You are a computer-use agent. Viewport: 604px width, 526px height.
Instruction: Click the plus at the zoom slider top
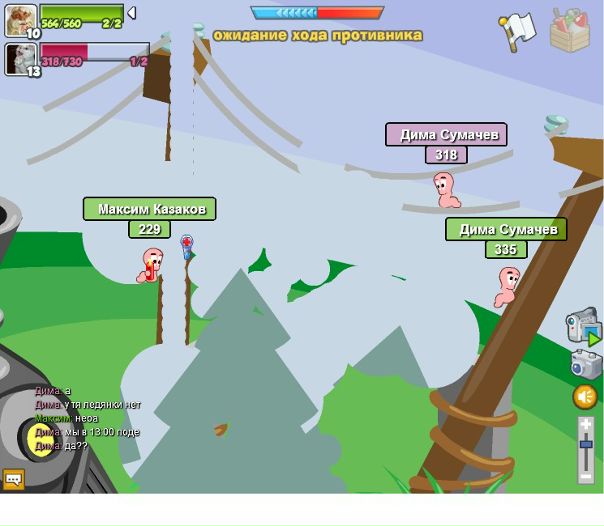[x=586, y=425]
